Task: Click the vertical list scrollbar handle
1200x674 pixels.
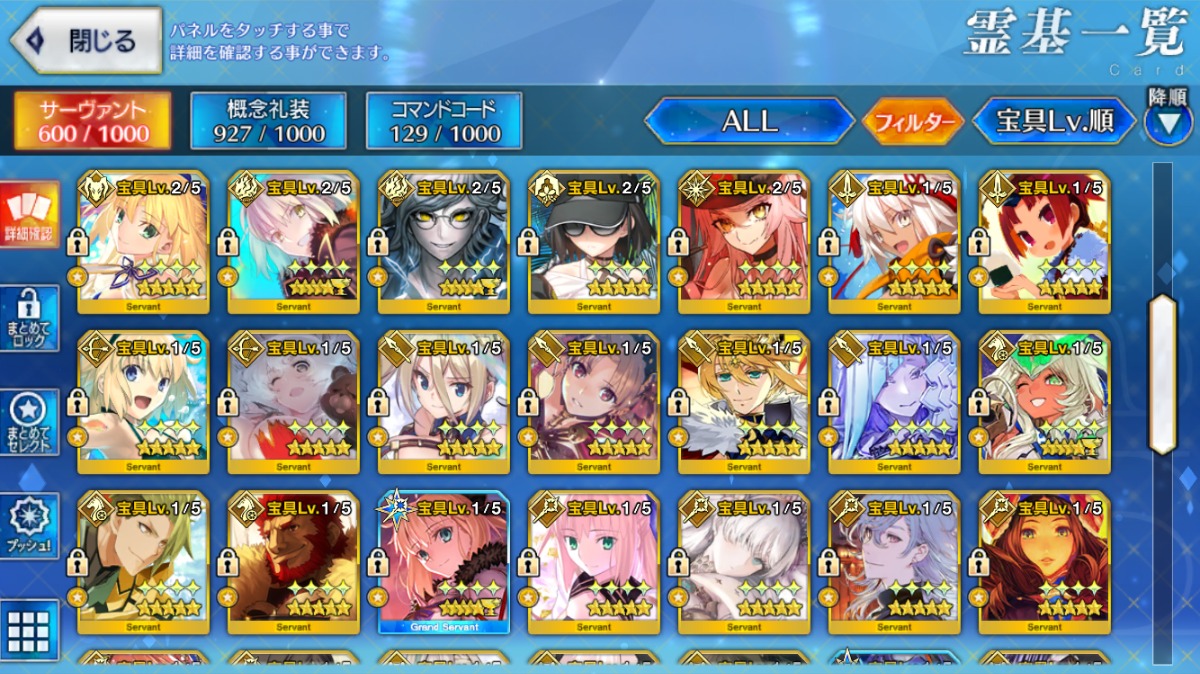Action: (1162, 375)
